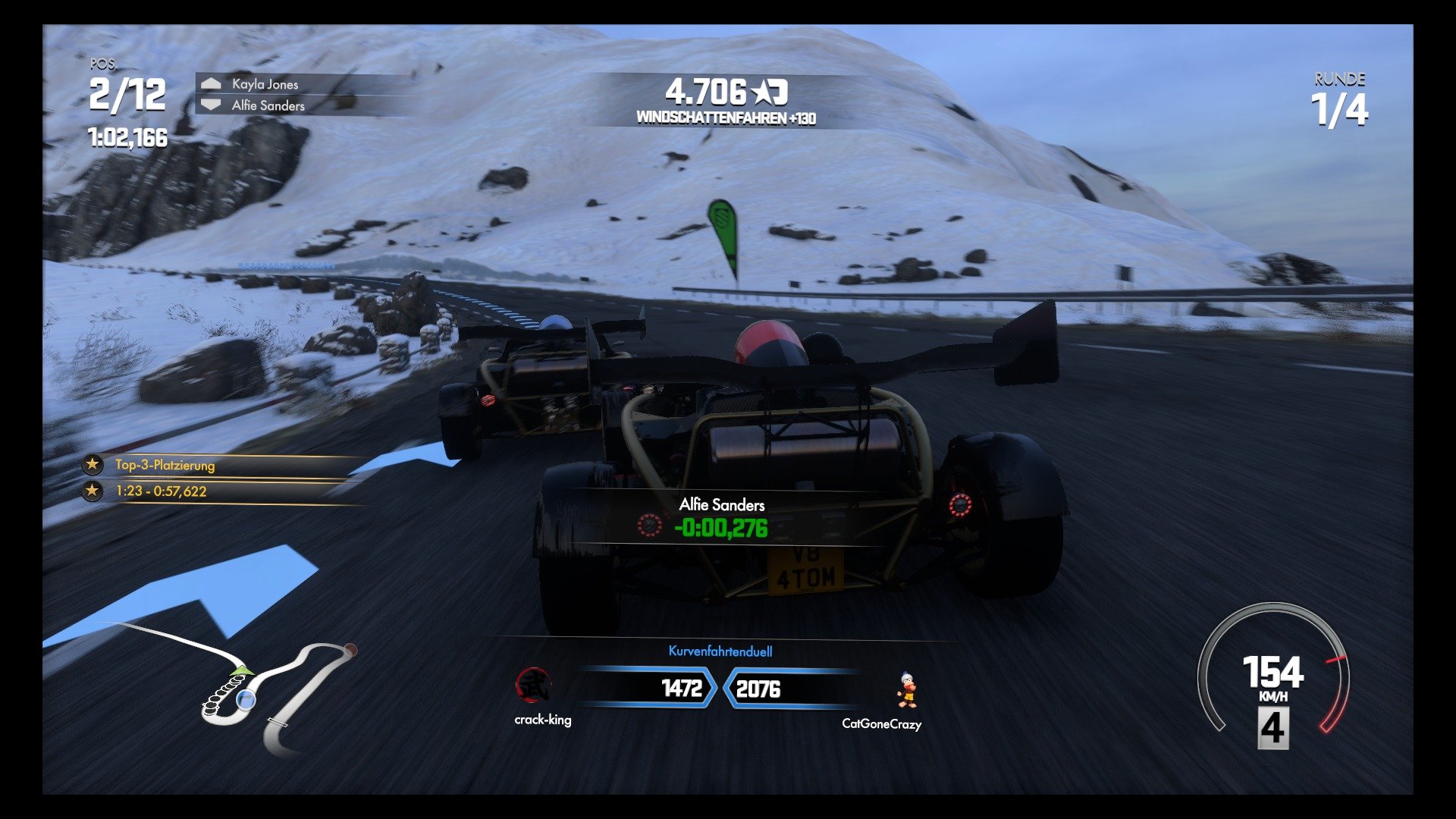
Task: Click the star icon next to 4.706 score
Action: coord(762,91)
